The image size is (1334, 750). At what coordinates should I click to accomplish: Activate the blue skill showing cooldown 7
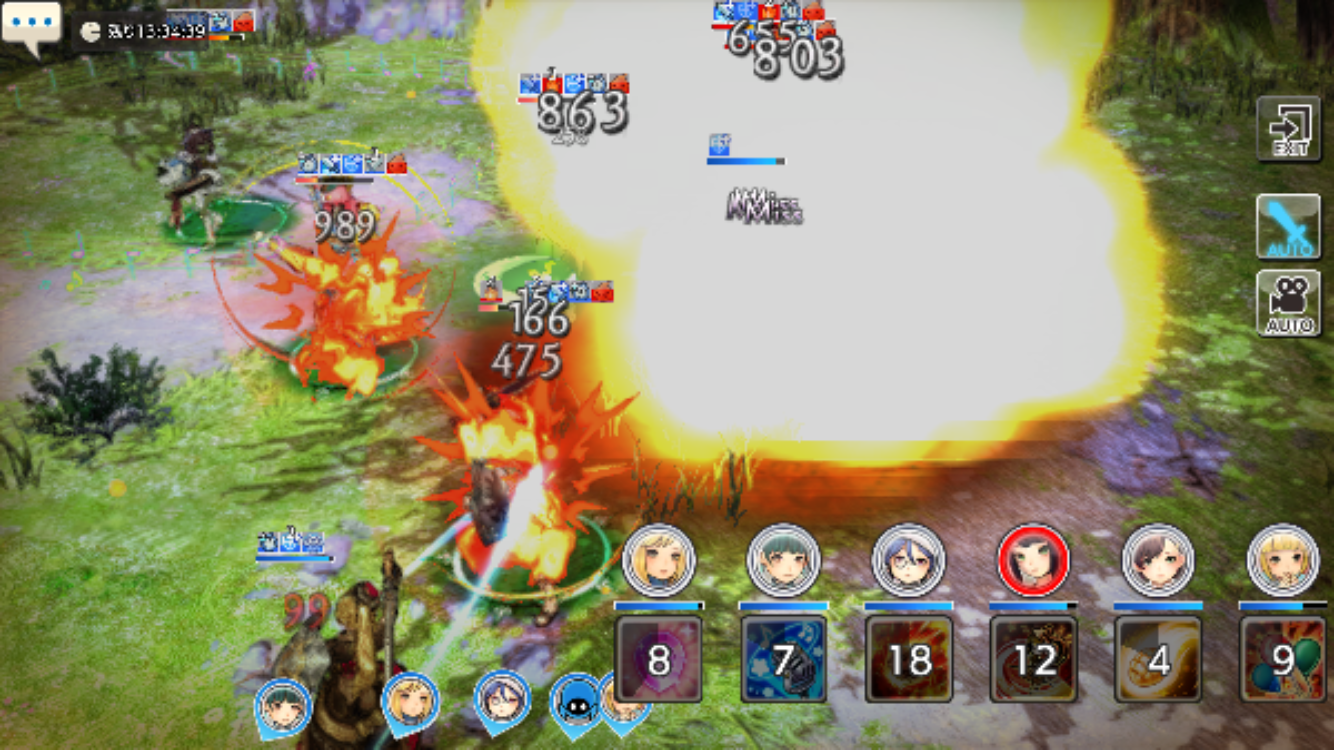click(x=784, y=659)
